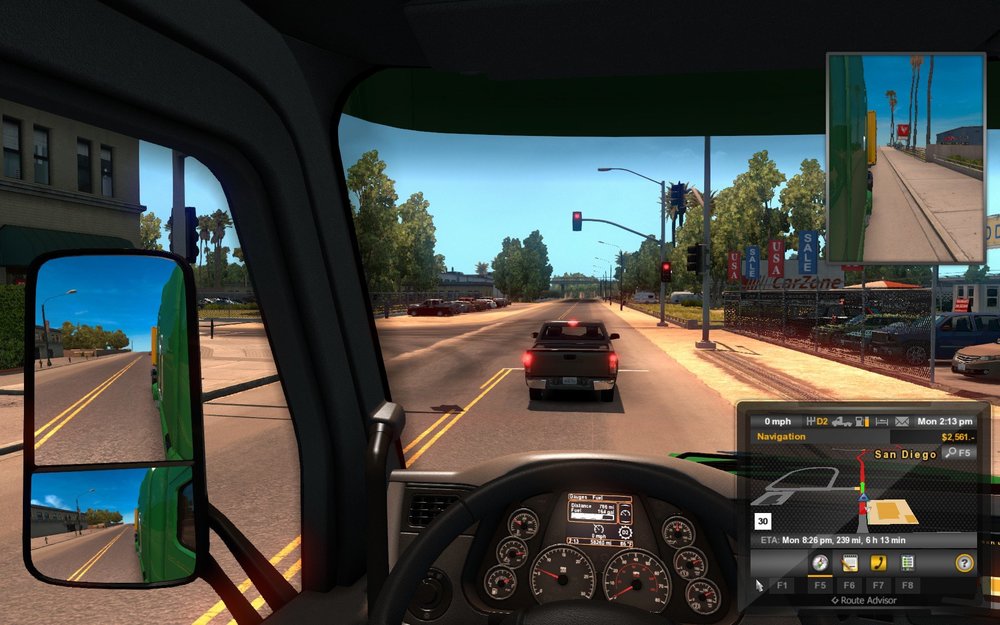This screenshot has height=625, width=1000.
Task: Click the Route Advisor label
Action: click(x=864, y=600)
